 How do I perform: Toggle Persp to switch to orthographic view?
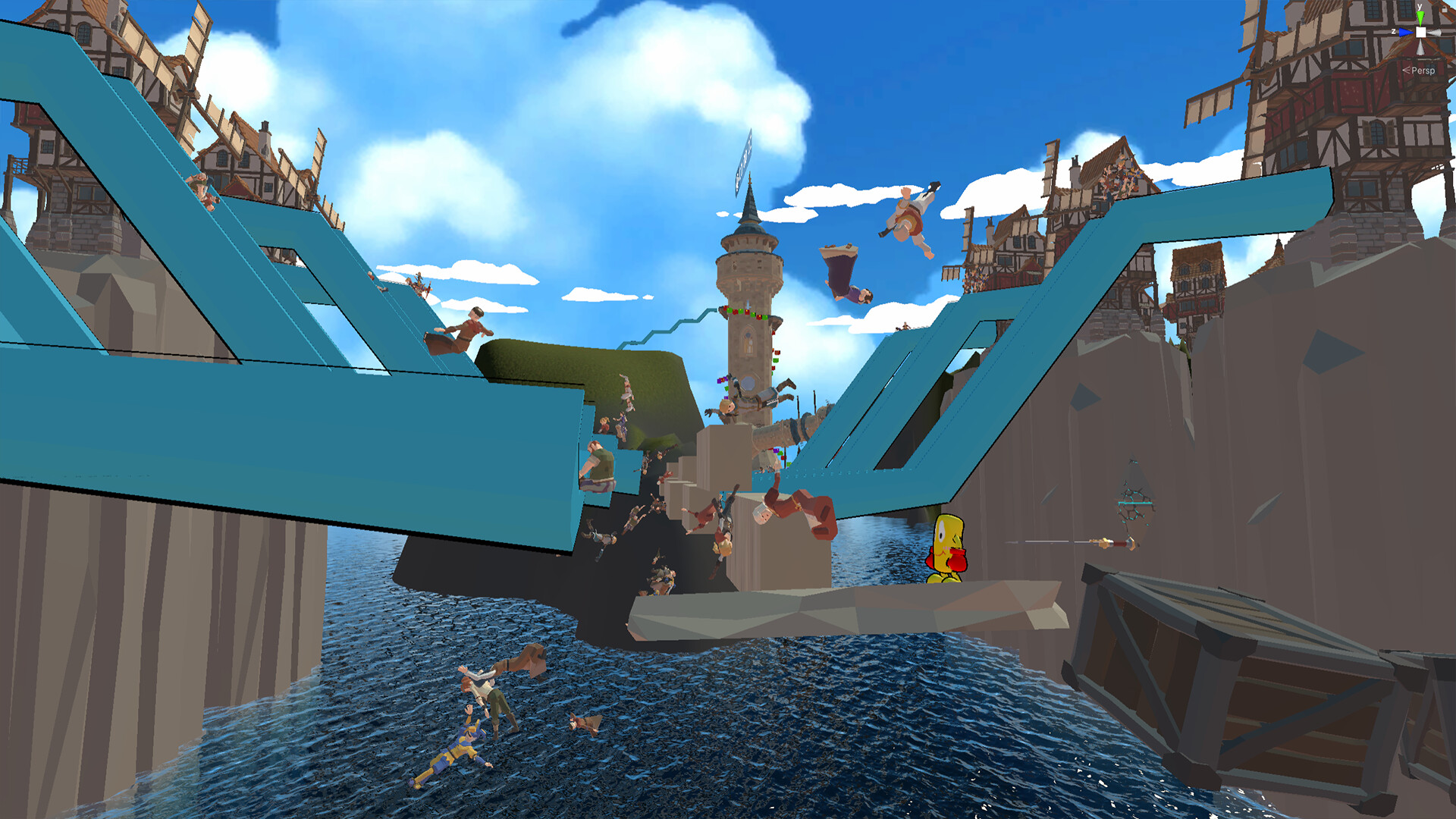1424,71
